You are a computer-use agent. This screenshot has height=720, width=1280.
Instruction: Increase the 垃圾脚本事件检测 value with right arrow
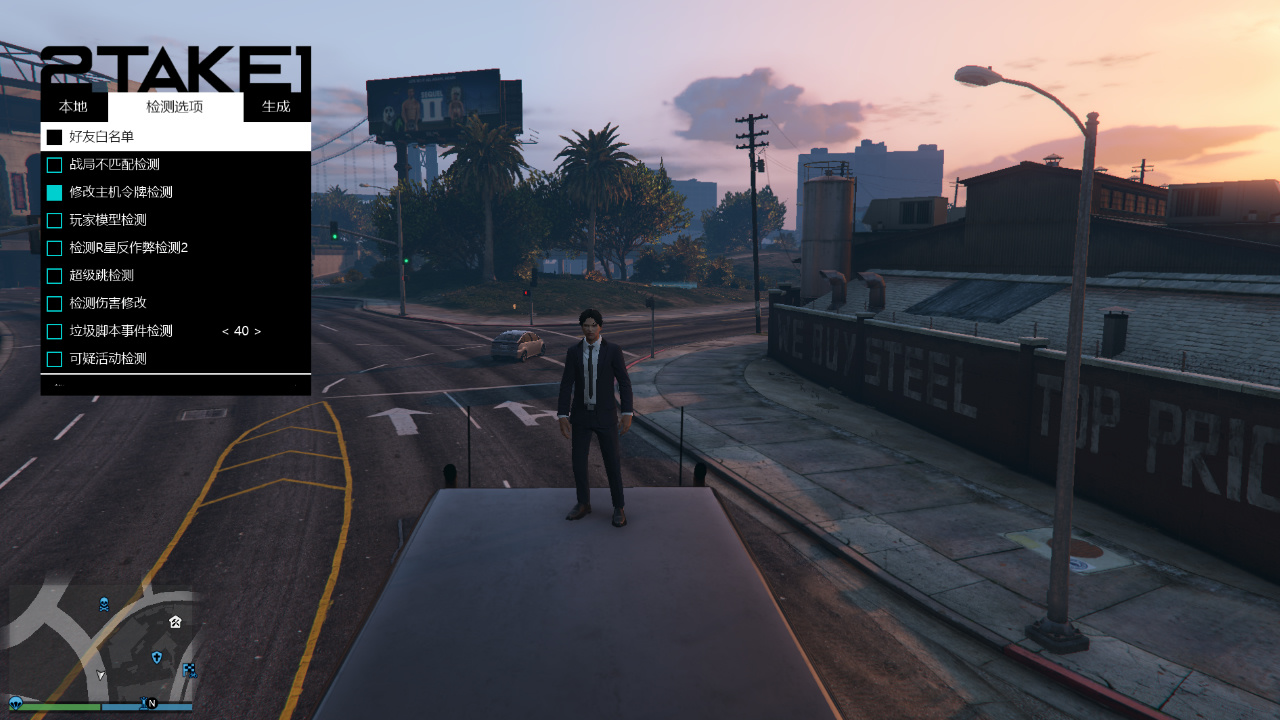(x=258, y=331)
